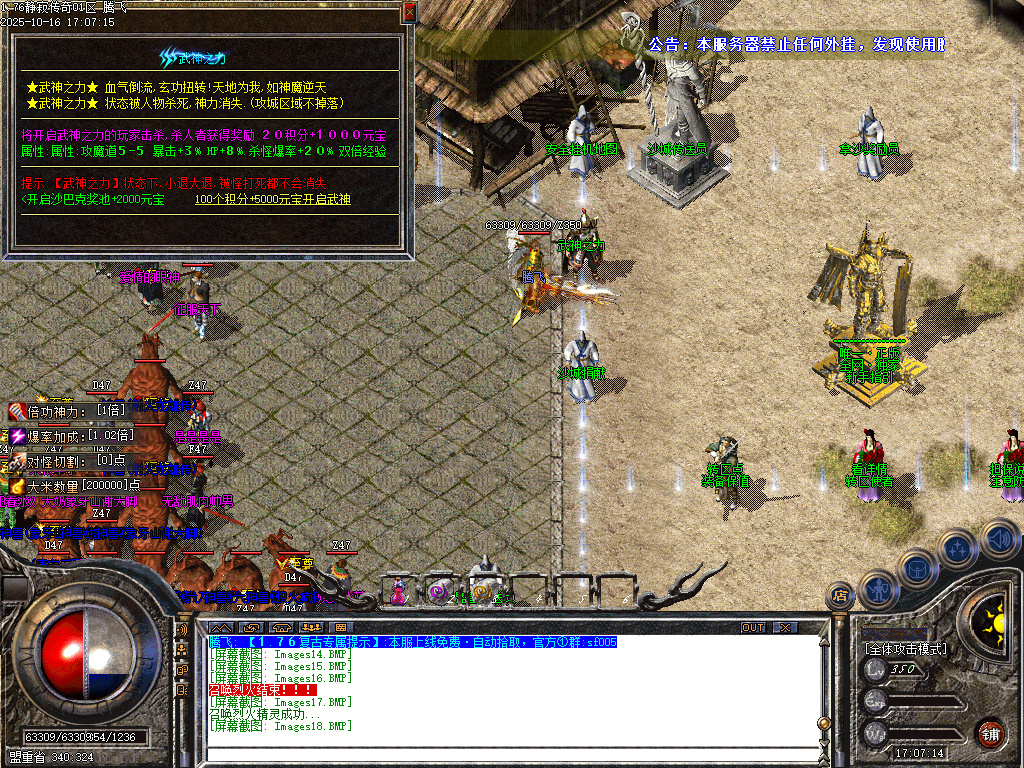Select the 开启沙巴克奖池 +2000元宝 option
This screenshot has height=768, width=1024.
95,199
